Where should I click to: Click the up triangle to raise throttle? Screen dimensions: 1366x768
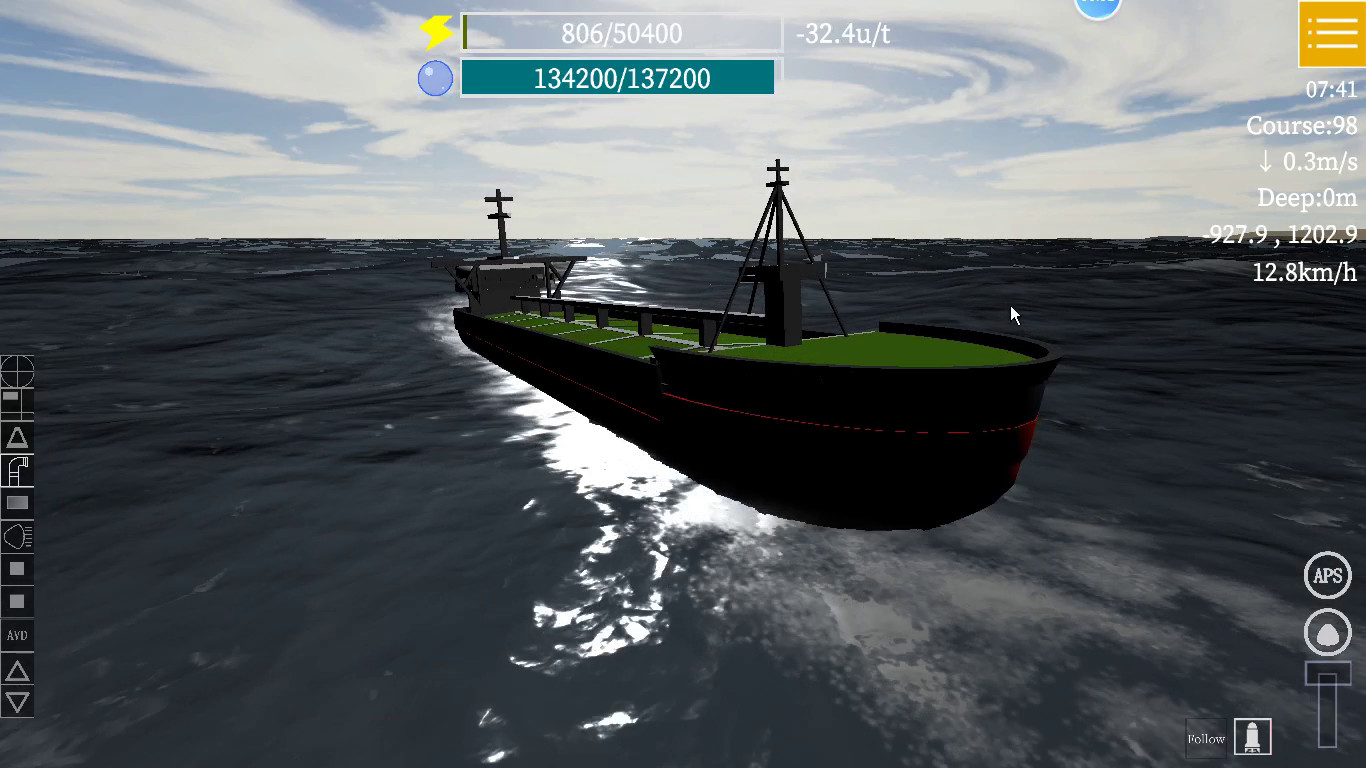click(x=18, y=671)
